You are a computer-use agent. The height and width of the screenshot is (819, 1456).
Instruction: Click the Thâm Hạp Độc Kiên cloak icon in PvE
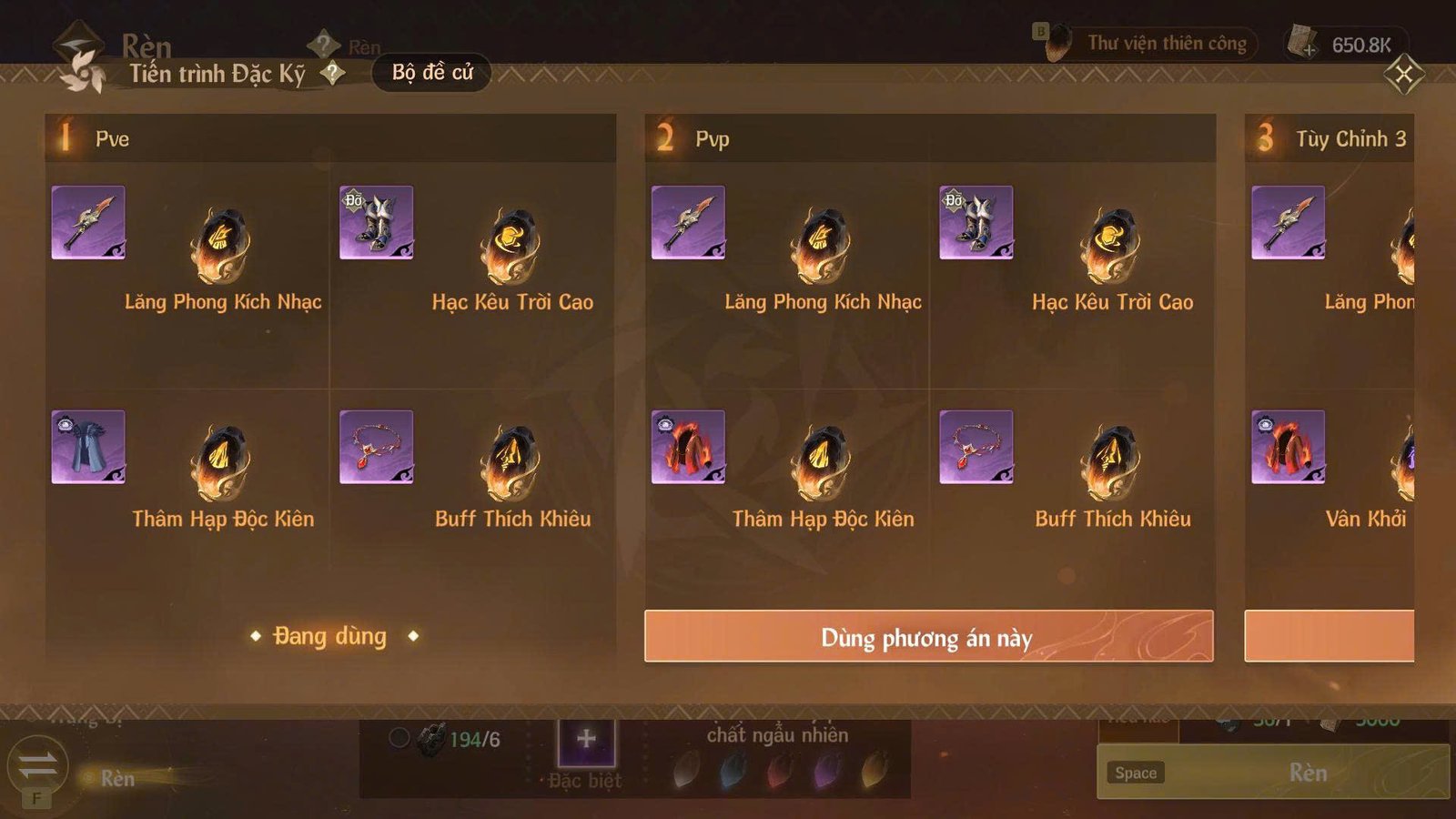pos(88,448)
